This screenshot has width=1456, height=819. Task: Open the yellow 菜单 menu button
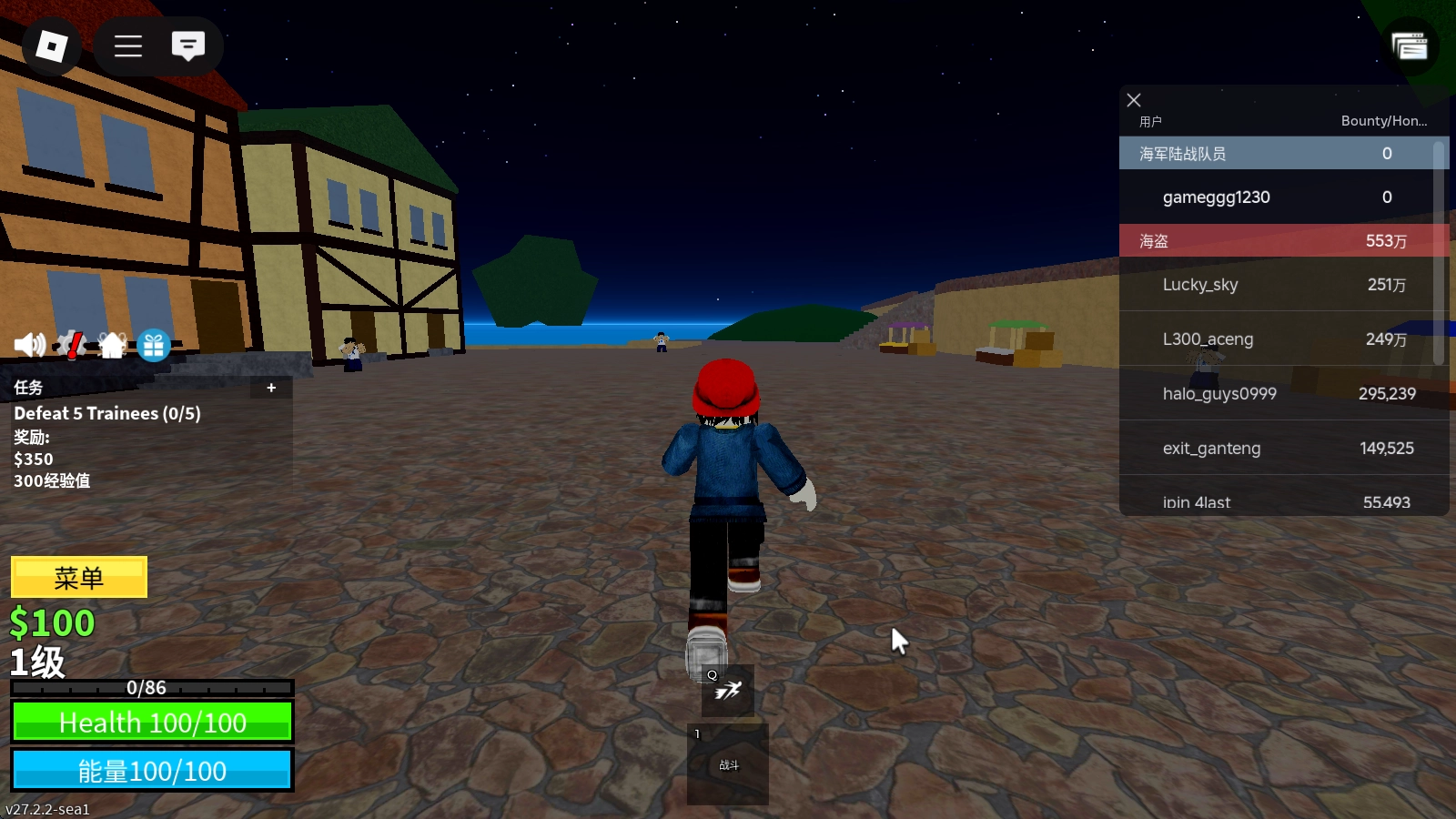[79, 578]
